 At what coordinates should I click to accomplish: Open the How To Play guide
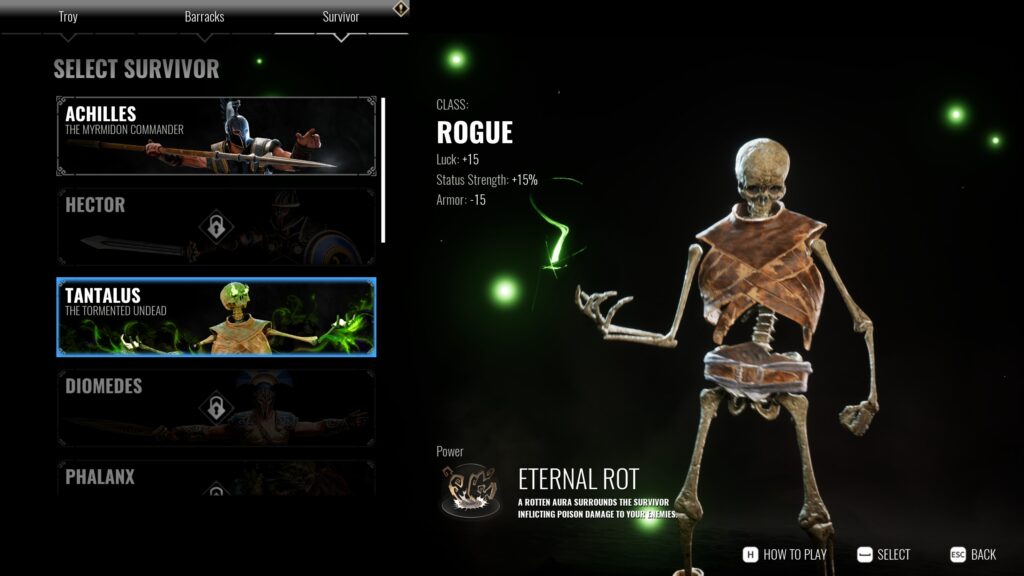tap(785, 555)
